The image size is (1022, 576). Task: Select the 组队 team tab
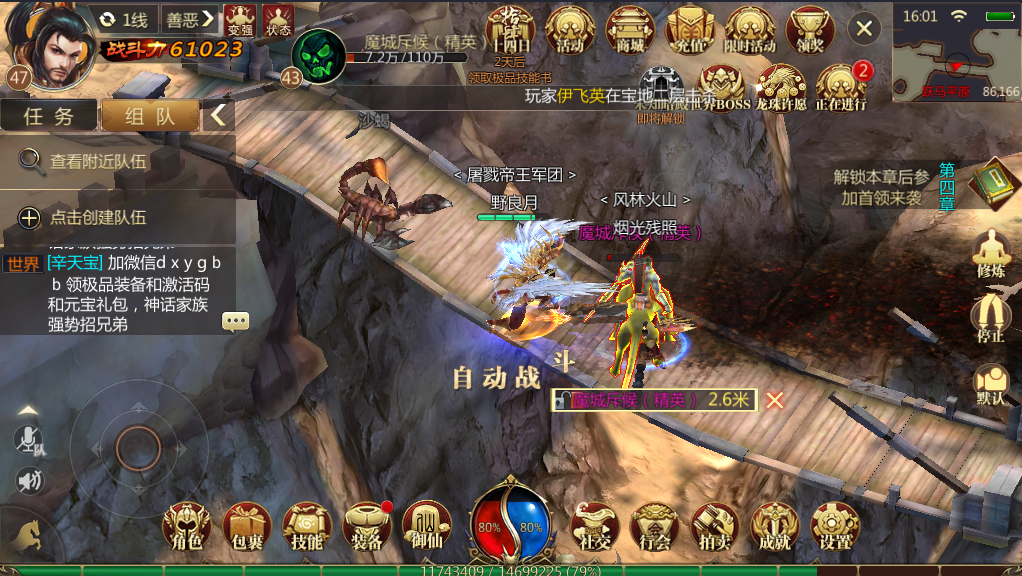tap(150, 115)
